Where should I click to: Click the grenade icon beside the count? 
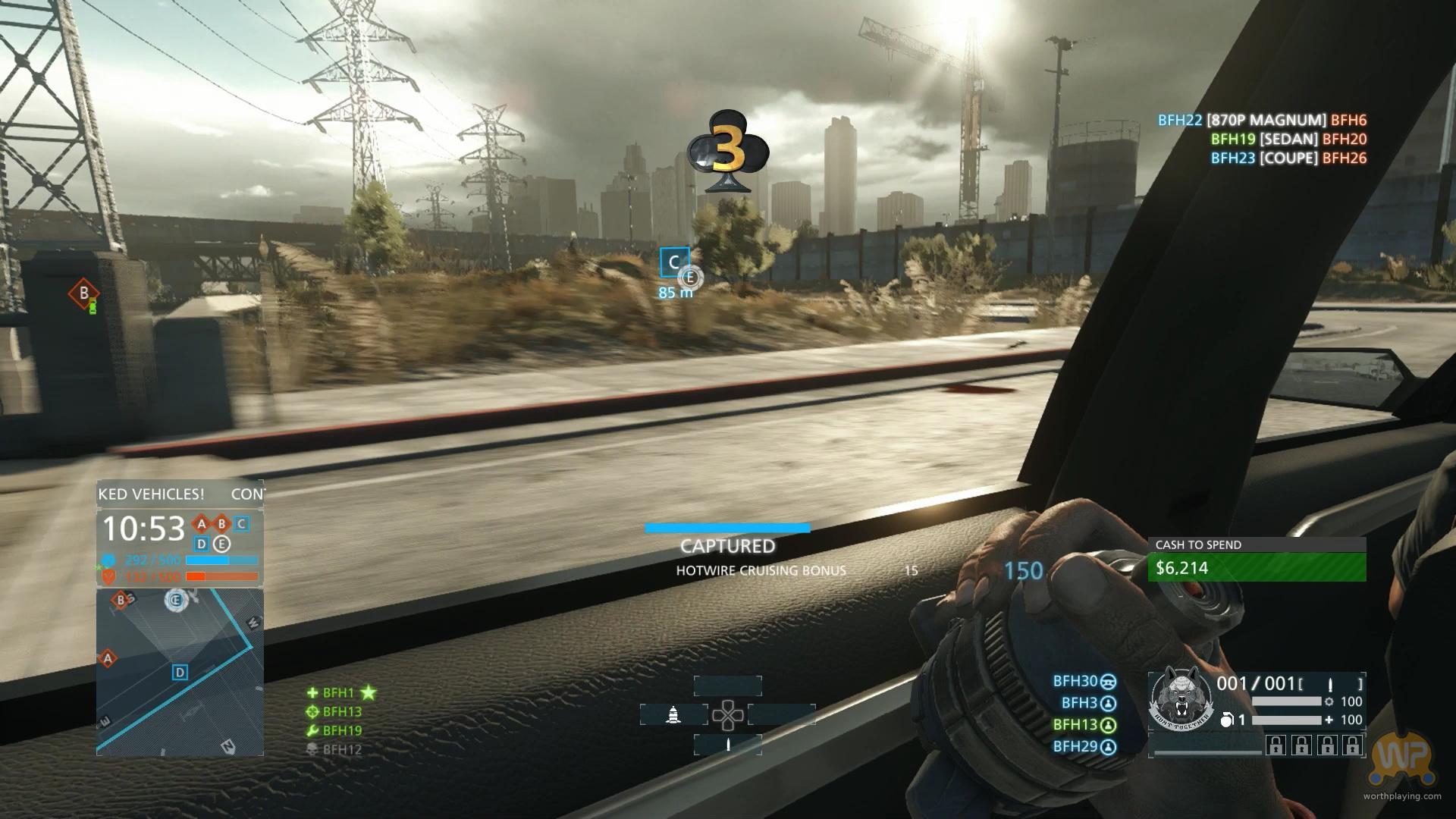pyautogui.click(x=1225, y=720)
